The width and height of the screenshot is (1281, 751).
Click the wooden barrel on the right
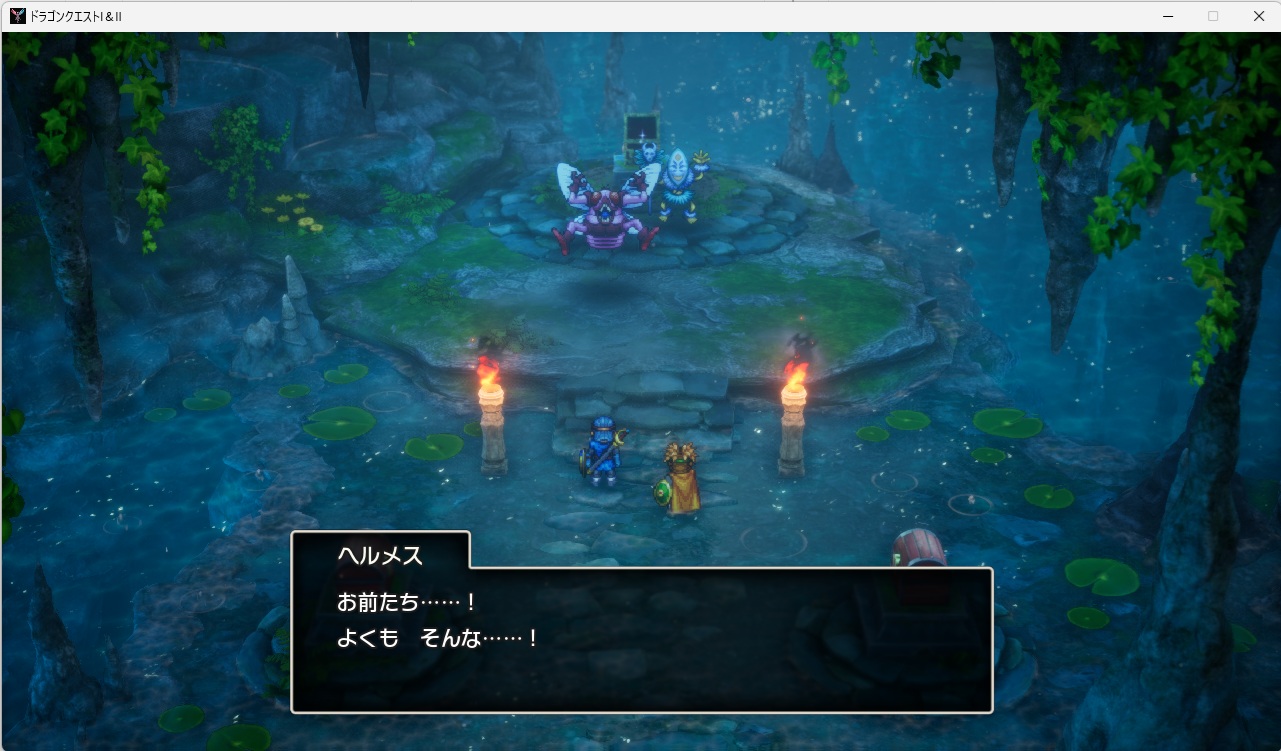point(916,545)
